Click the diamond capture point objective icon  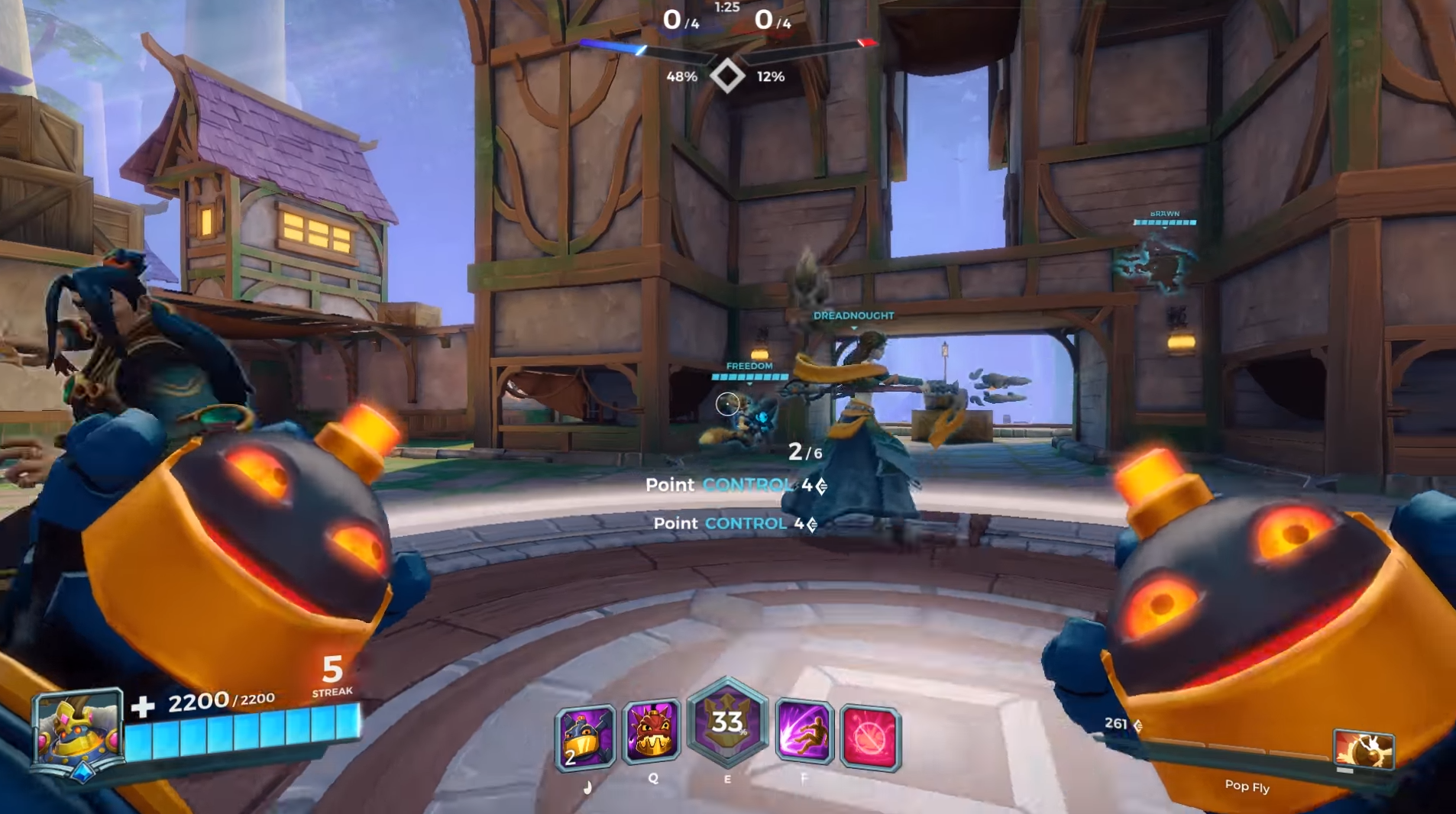click(726, 76)
